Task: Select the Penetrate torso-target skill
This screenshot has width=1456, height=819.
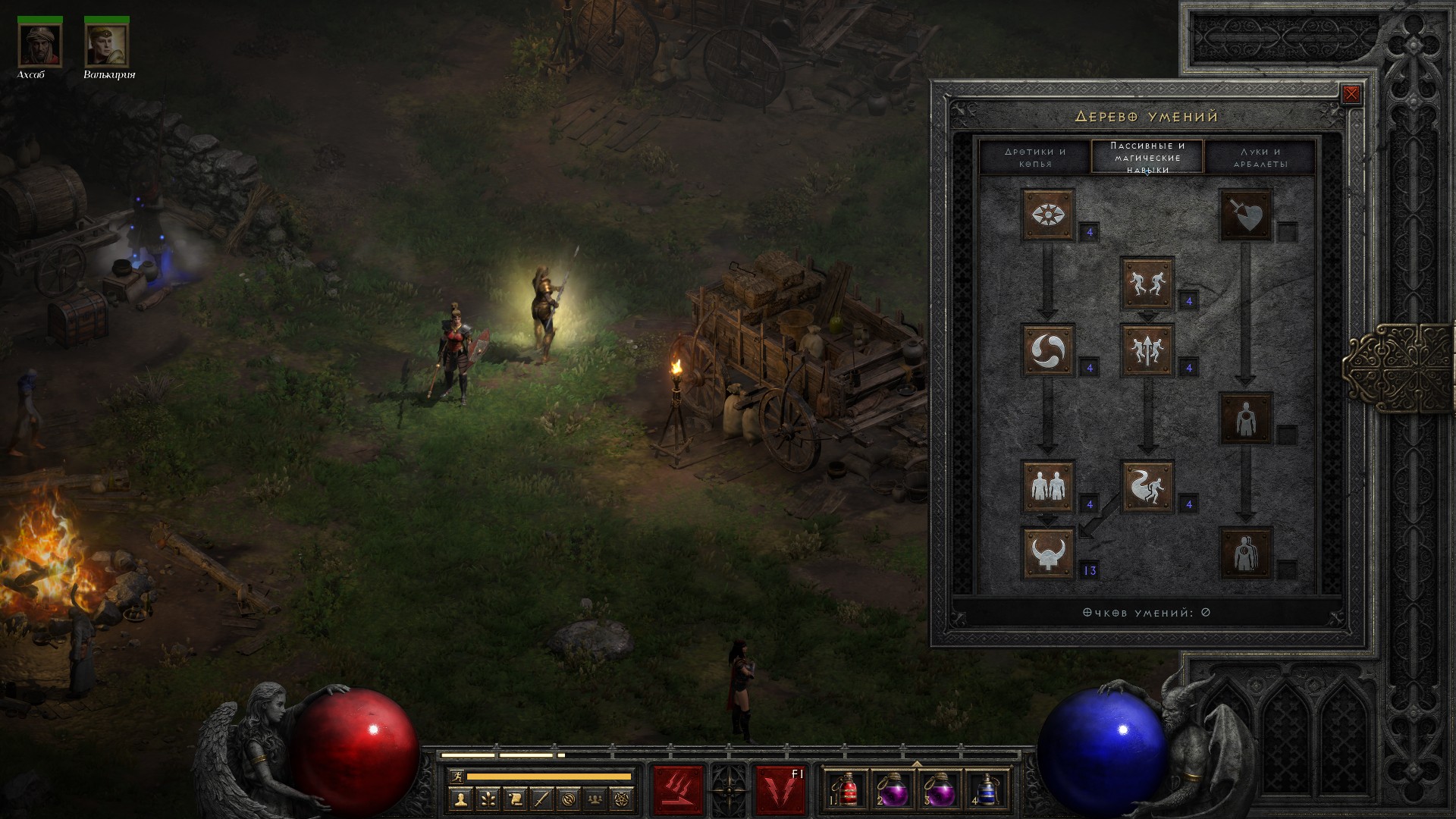Action: click(x=1246, y=419)
